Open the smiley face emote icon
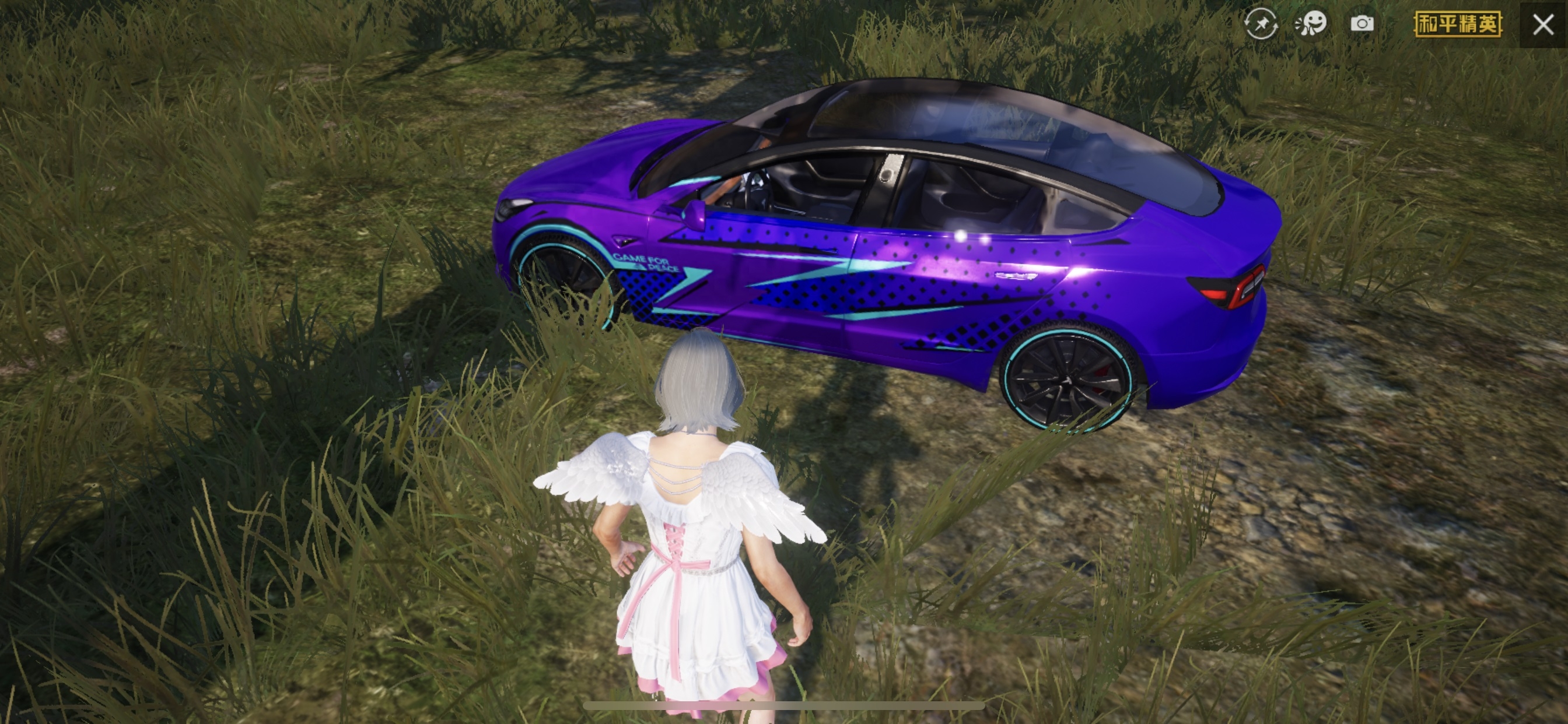1568x724 pixels. (1311, 24)
